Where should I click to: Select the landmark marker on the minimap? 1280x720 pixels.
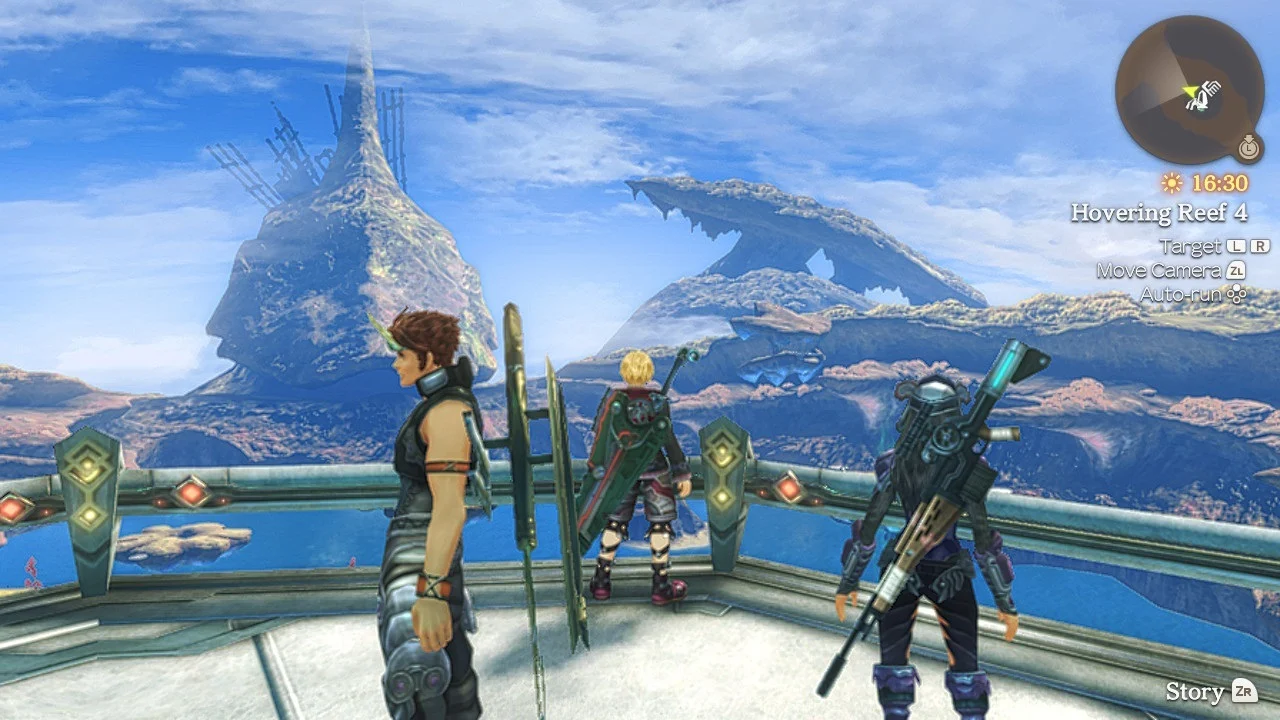[x=1208, y=95]
